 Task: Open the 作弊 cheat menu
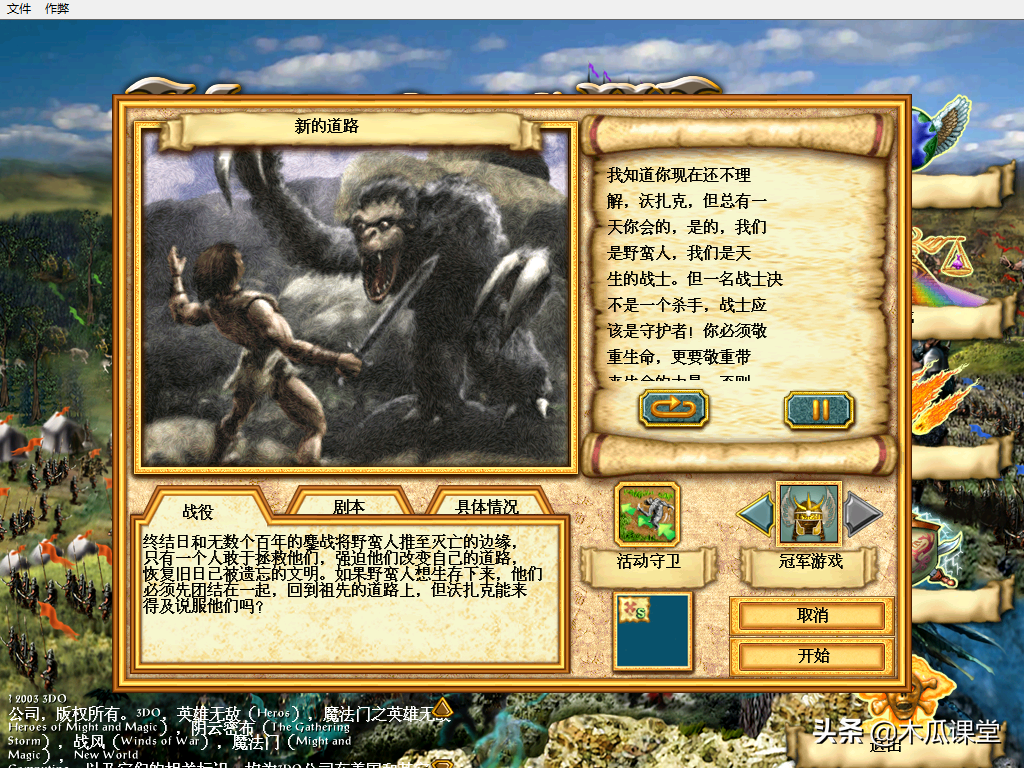point(57,8)
